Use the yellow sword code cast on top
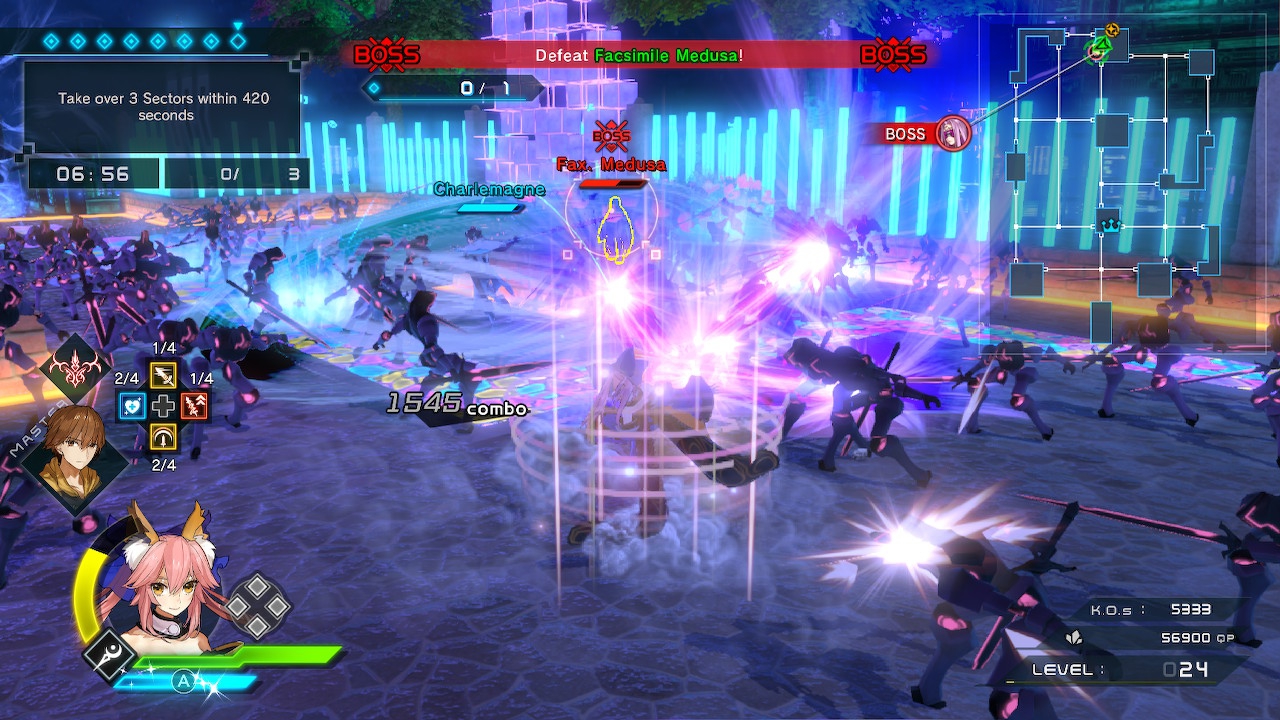The height and width of the screenshot is (720, 1280). pos(163,375)
